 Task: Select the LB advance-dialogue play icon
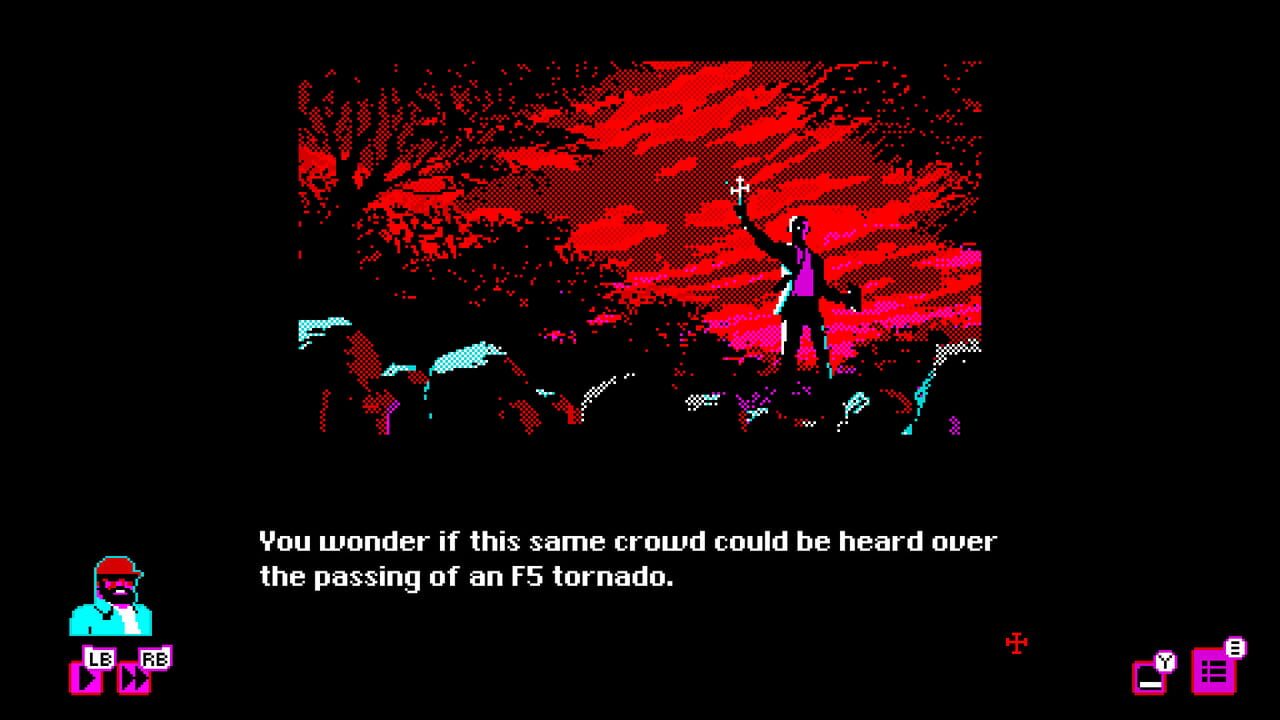click(88, 678)
